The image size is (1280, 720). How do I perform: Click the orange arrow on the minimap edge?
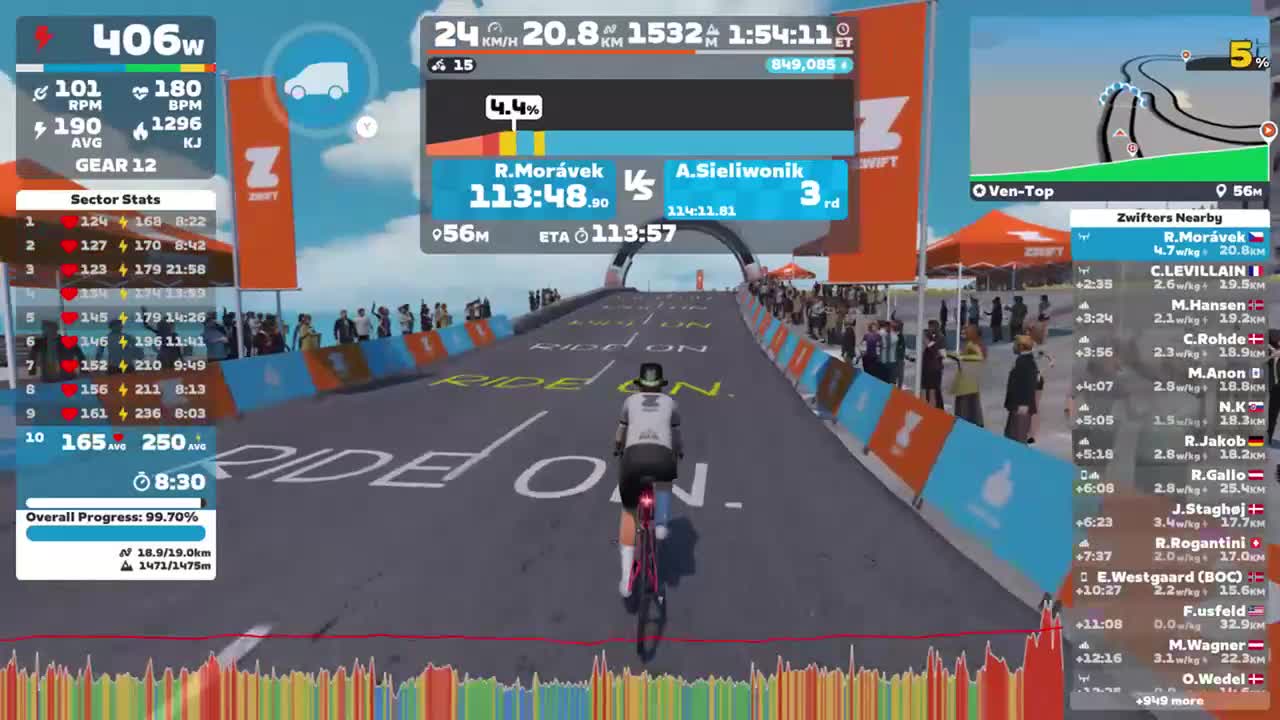tap(1268, 130)
